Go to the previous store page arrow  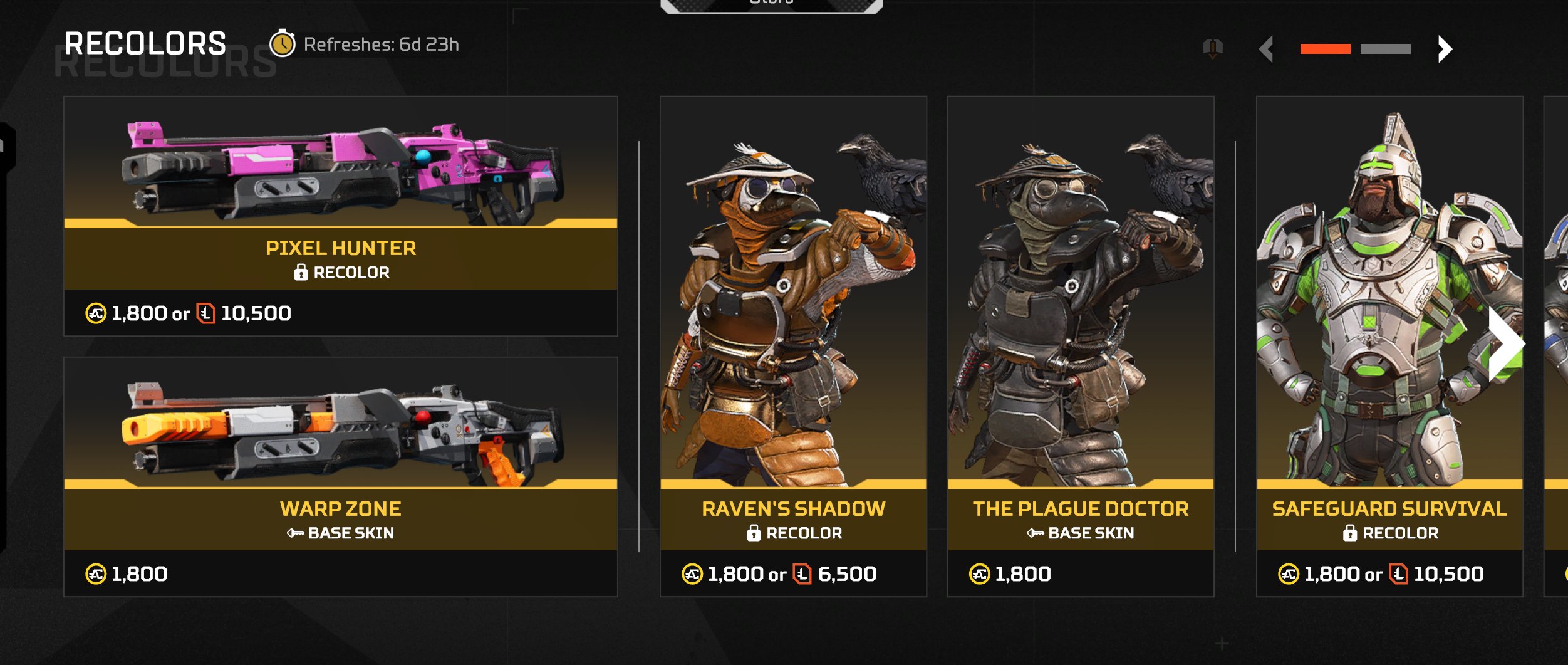1266,49
